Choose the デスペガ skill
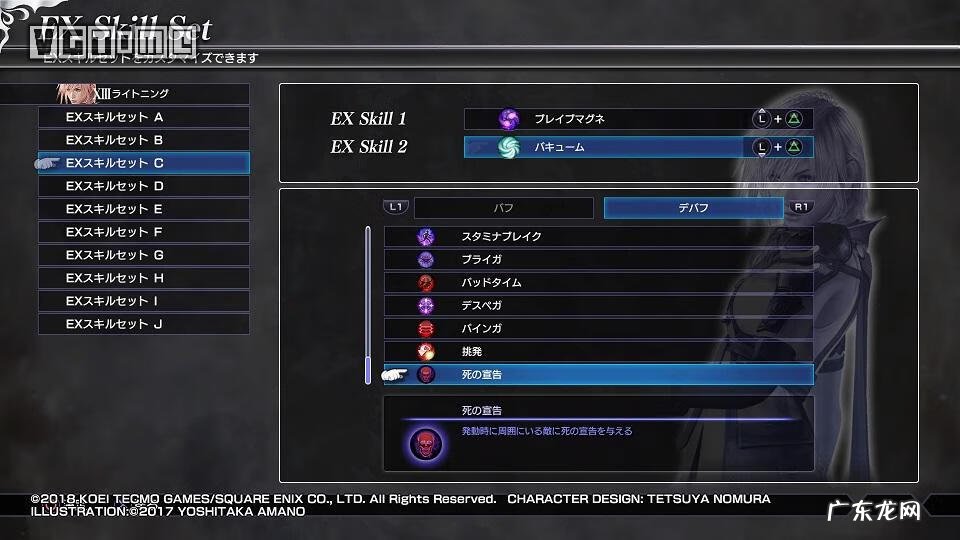960x540 pixels. (598, 306)
